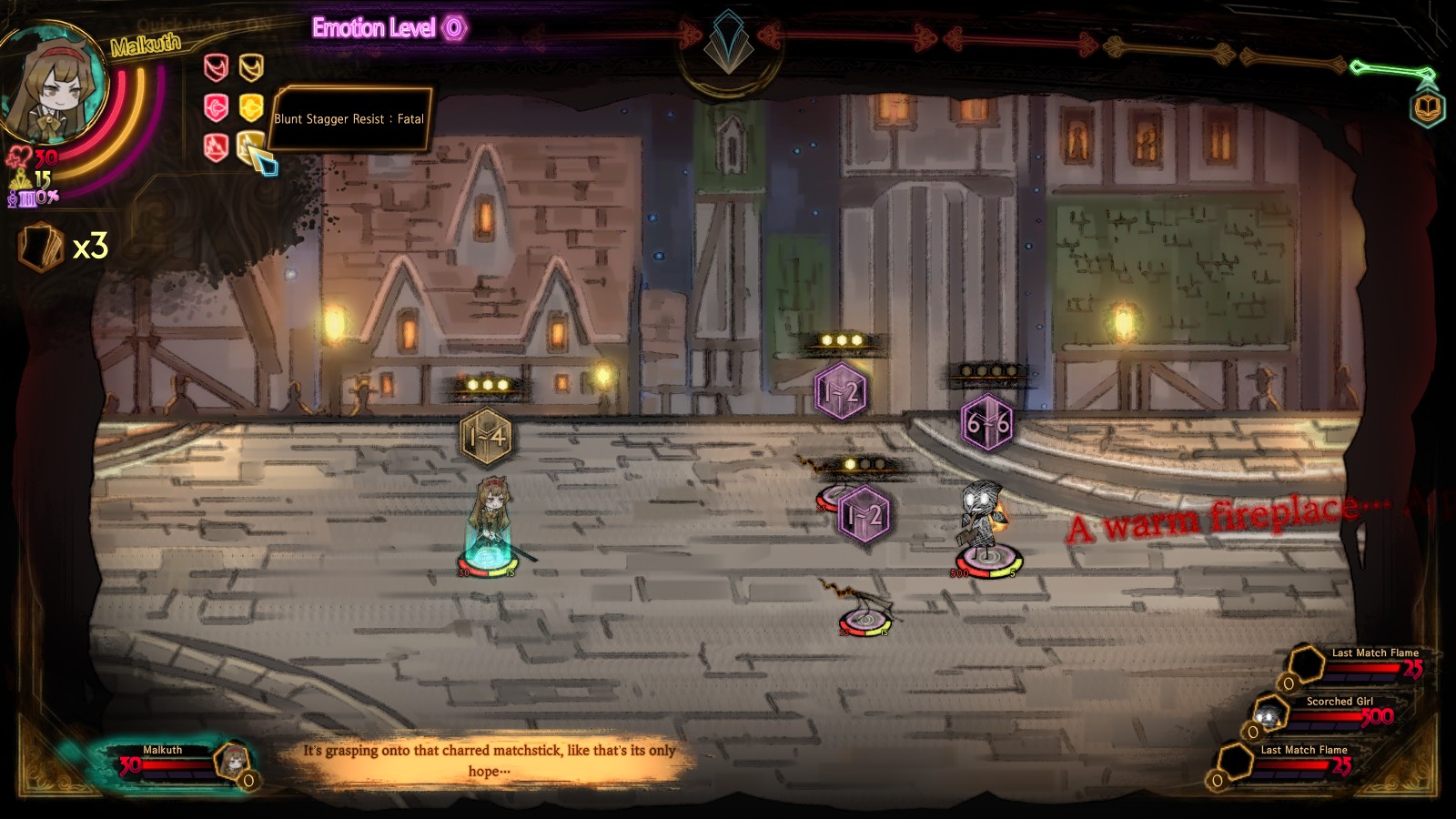
Task: Target Scorched Girl's purple 6-6 speed die
Action: pos(986,423)
